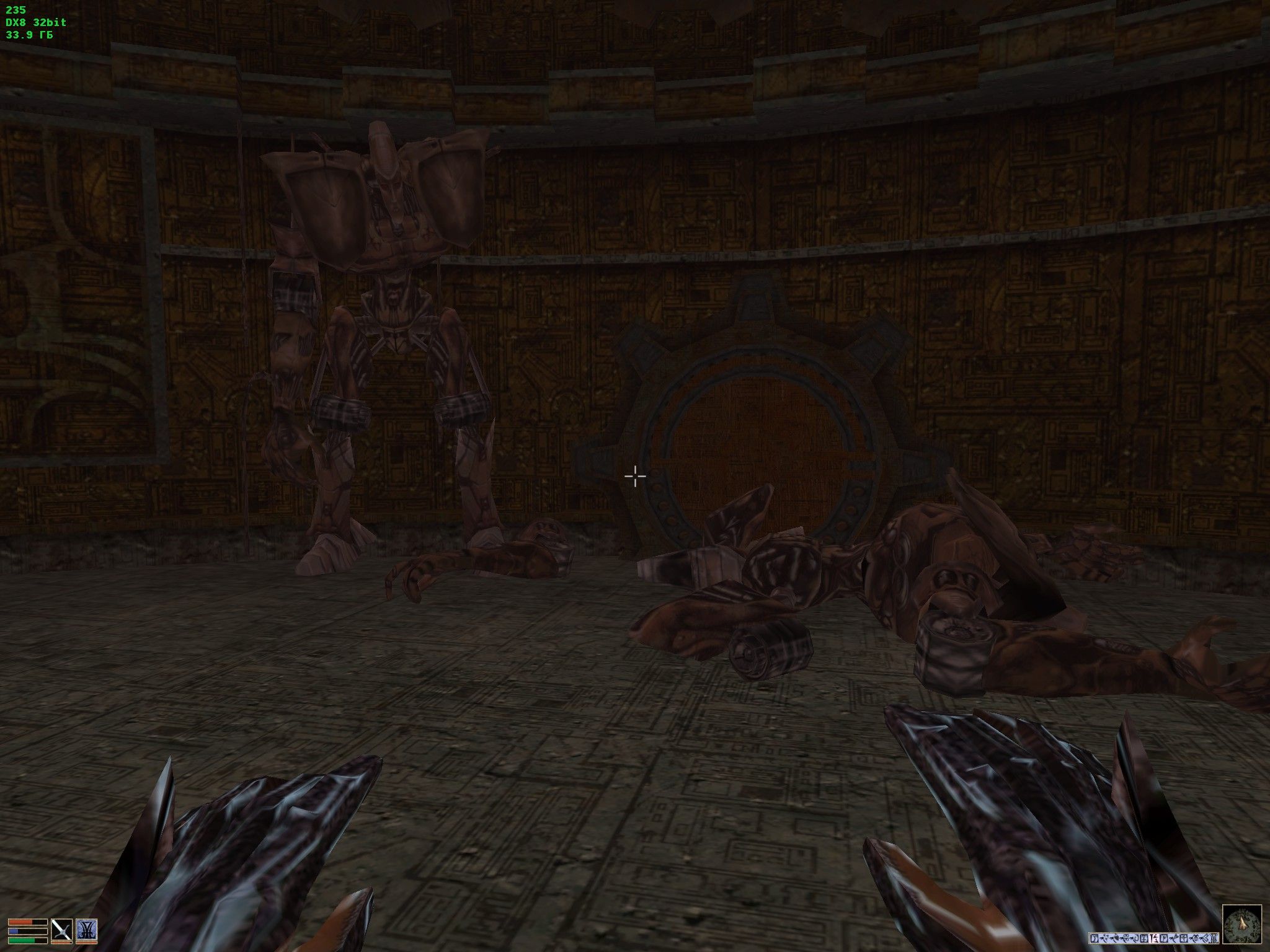
Task: Click the magicka charge bar below the spell icon
Action: (x=87, y=943)
